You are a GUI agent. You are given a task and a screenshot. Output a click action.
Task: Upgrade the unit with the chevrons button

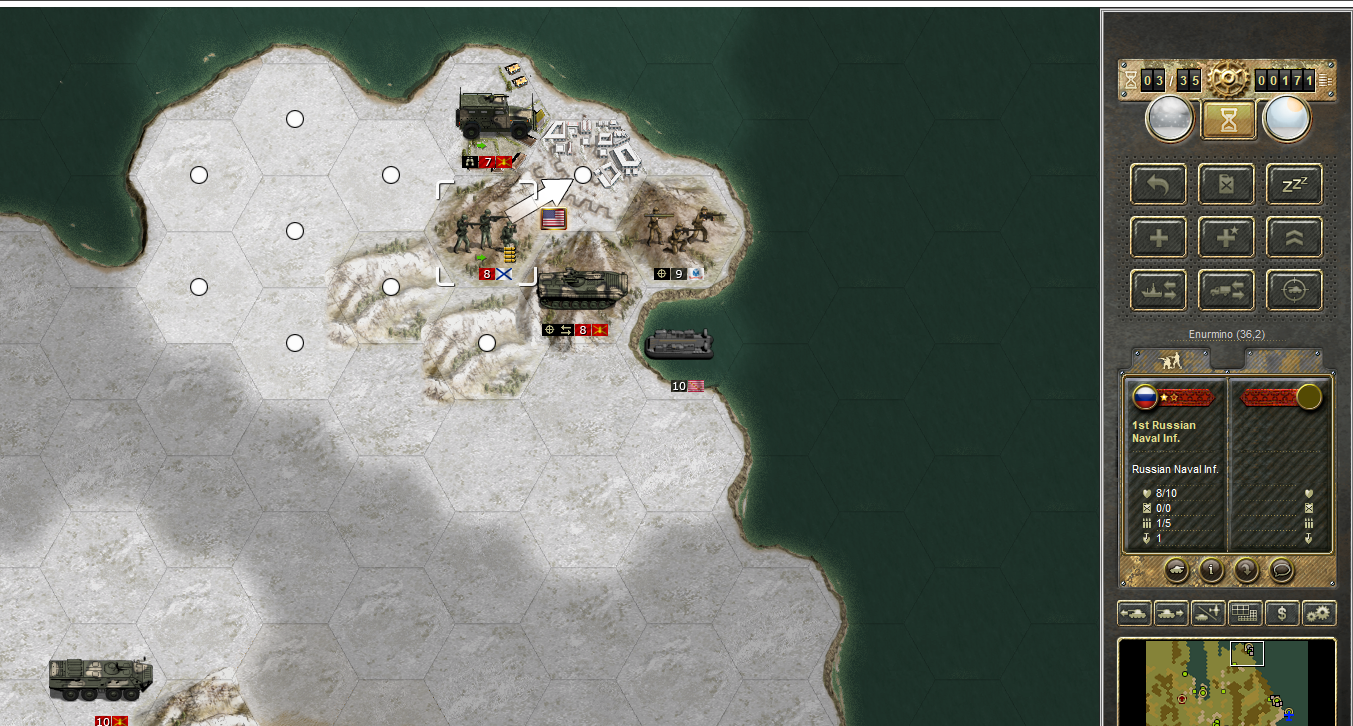tap(1294, 237)
